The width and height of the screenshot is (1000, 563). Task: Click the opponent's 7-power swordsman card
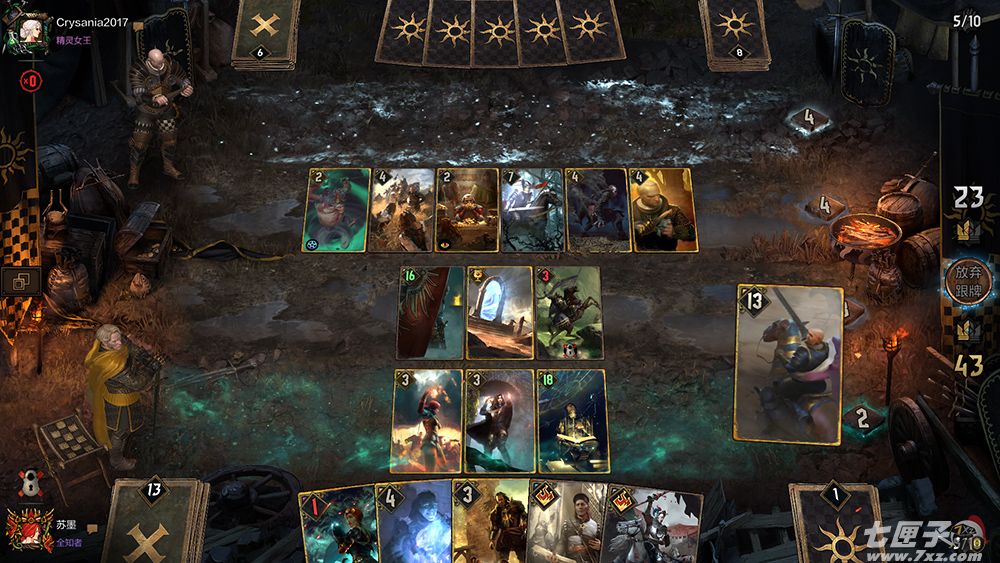532,210
